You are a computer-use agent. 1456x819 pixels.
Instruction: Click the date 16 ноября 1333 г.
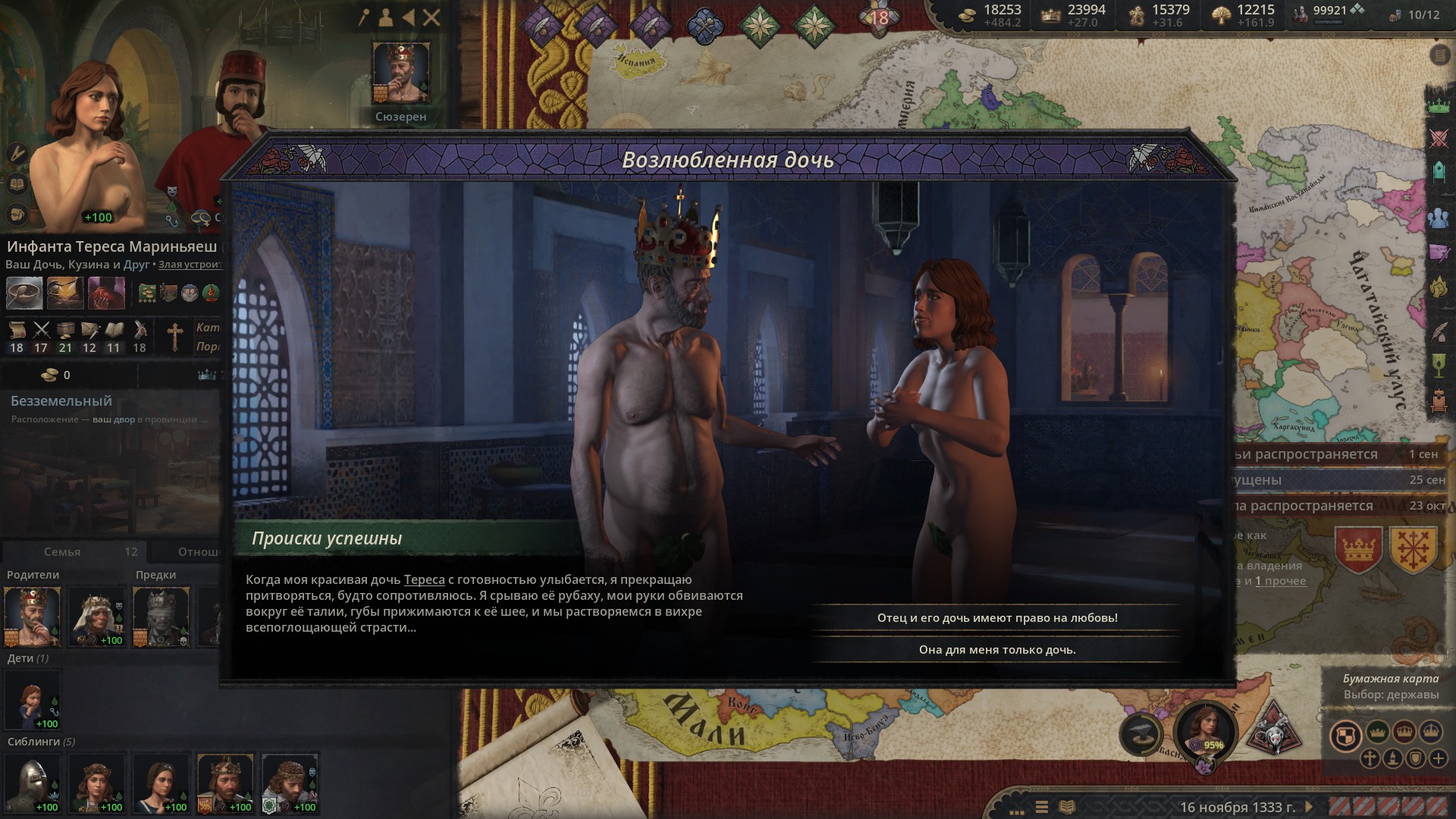(1237, 808)
